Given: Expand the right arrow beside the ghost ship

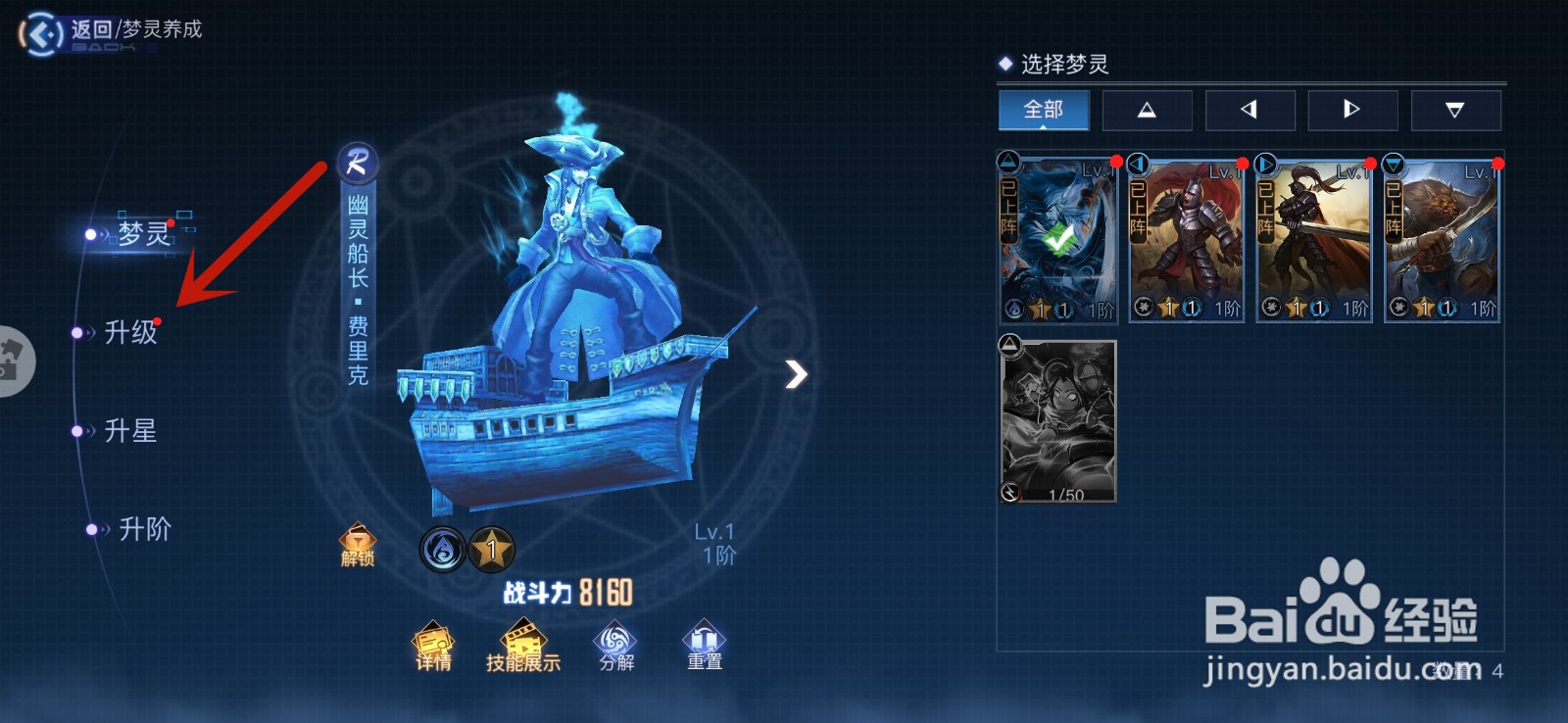Looking at the screenshot, I should [x=795, y=374].
